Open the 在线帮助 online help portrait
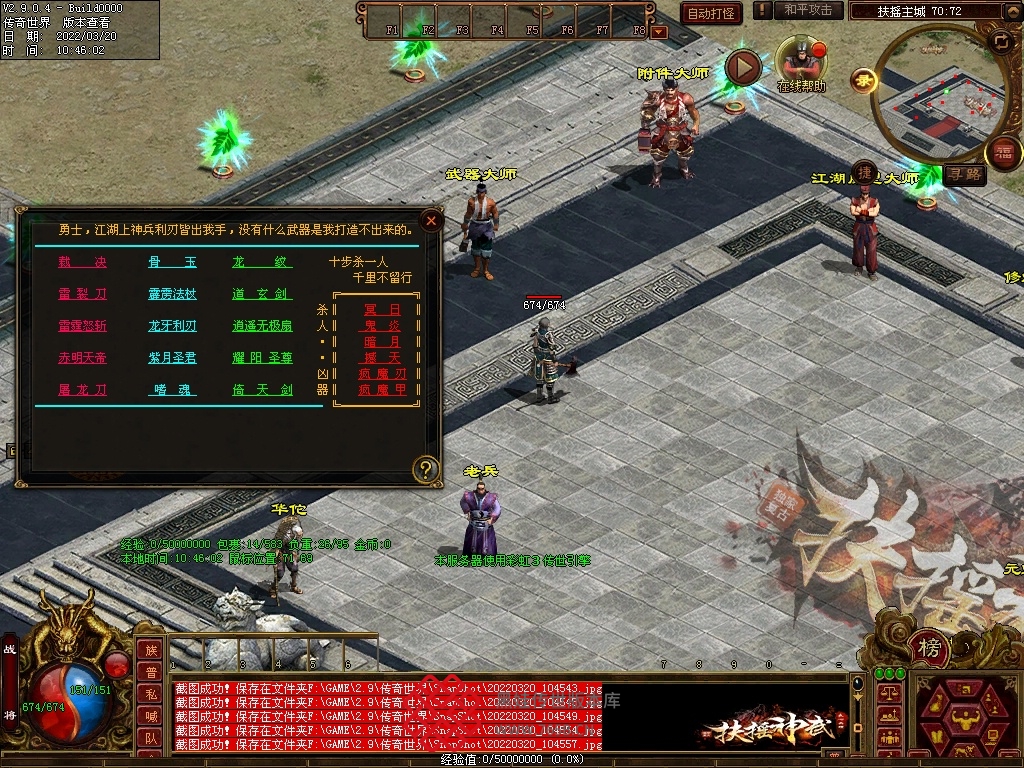The image size is (1024, 768). [801, 58]
